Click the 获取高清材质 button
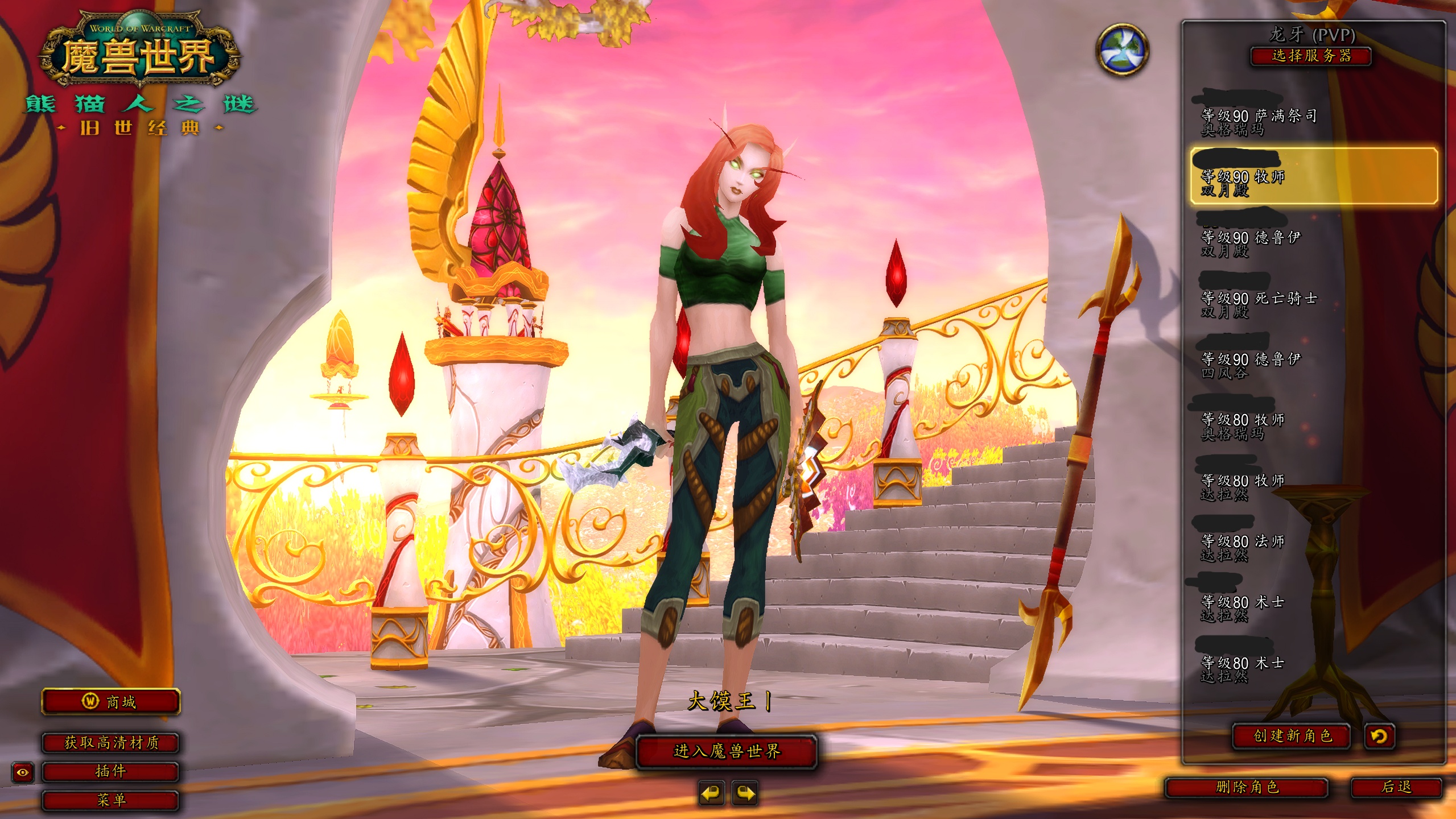1456x819 pixels. coord(111,742)
